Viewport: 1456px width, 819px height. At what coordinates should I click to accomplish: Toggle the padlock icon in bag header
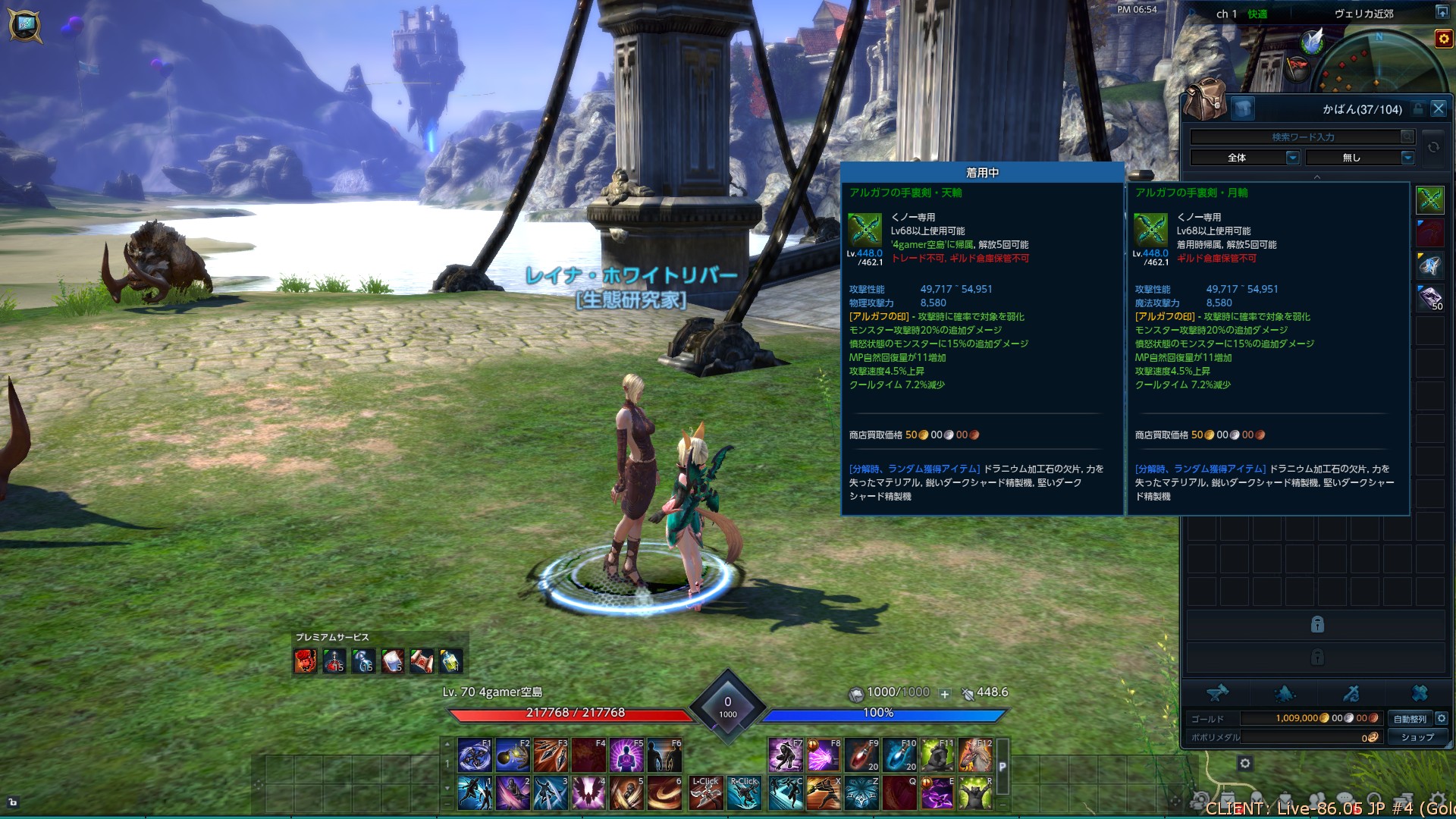pyautogui.click(x=1418, y=109)
